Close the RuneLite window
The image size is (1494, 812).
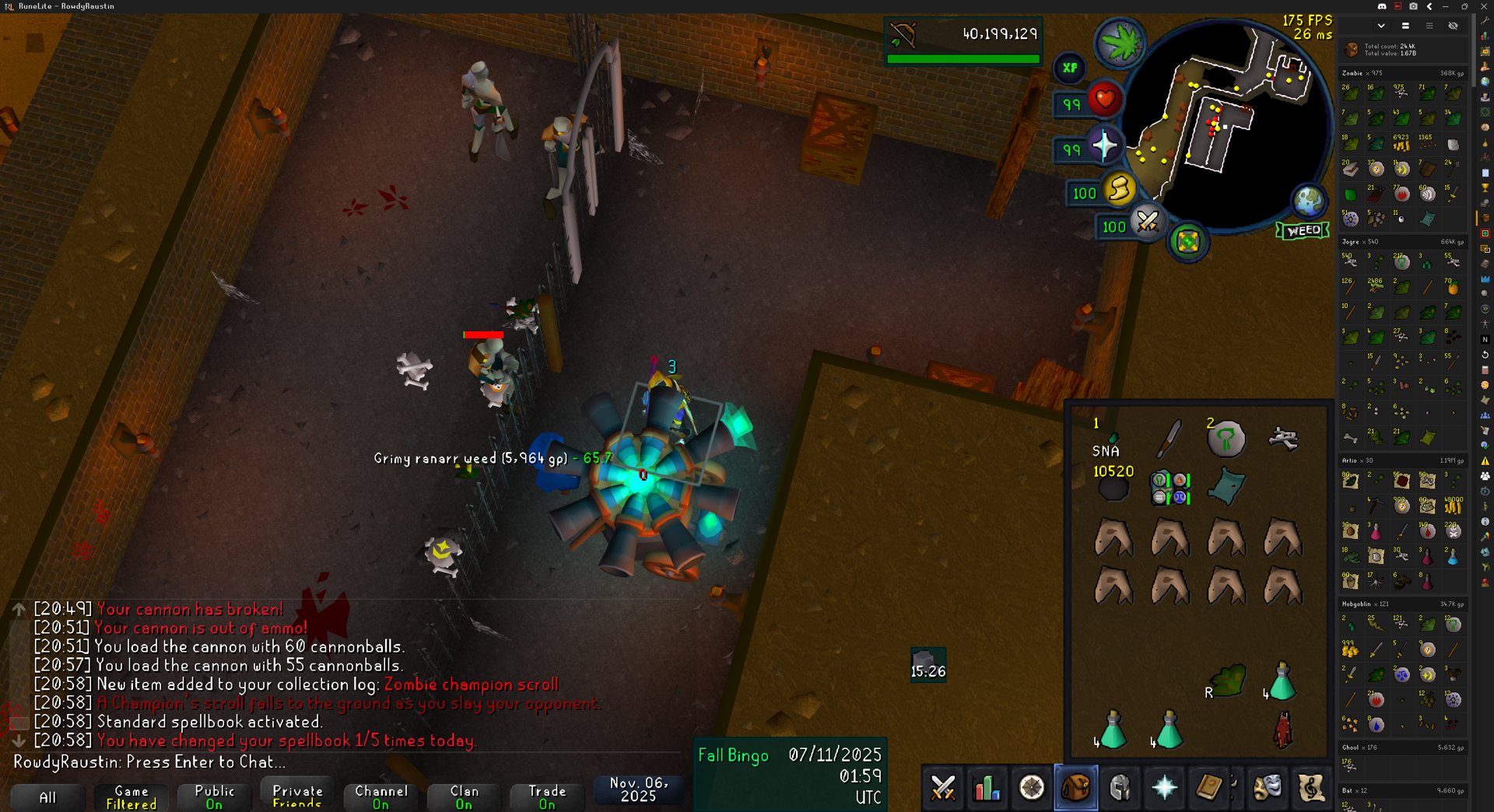point(1482,6)
